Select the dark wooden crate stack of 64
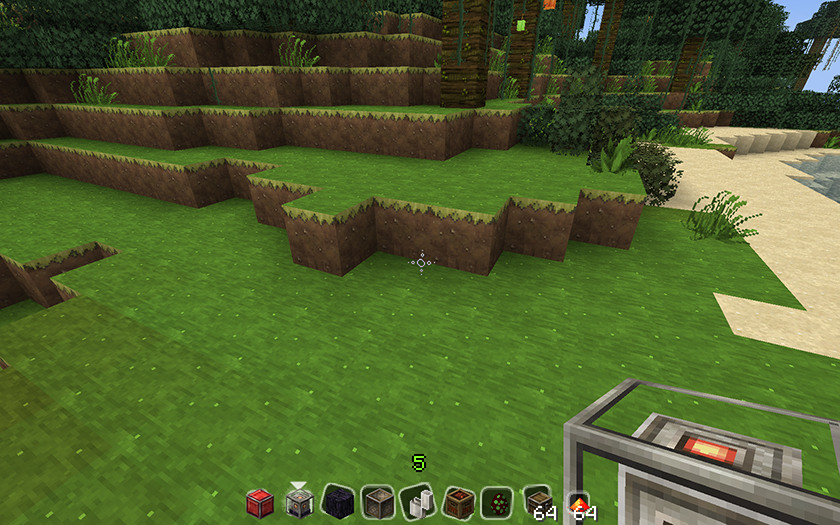Screen dimensions: 840x525 [537, 502]
